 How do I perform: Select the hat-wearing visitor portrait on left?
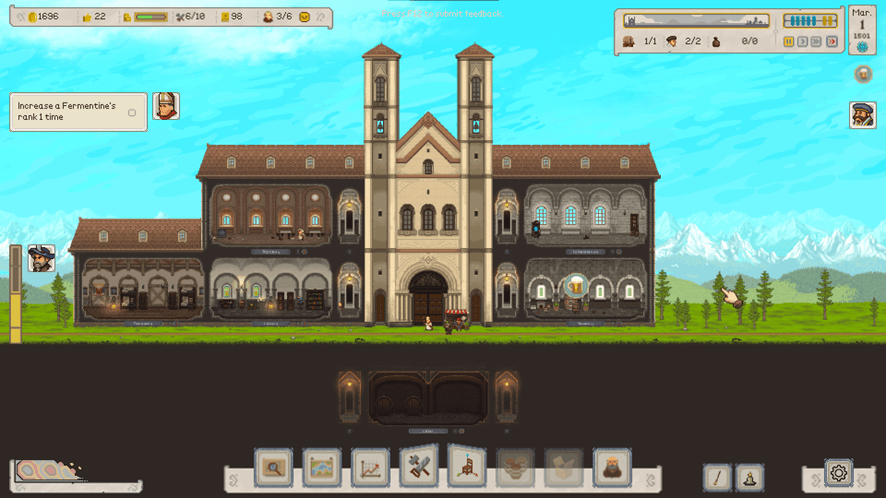(x=41, y=258)
